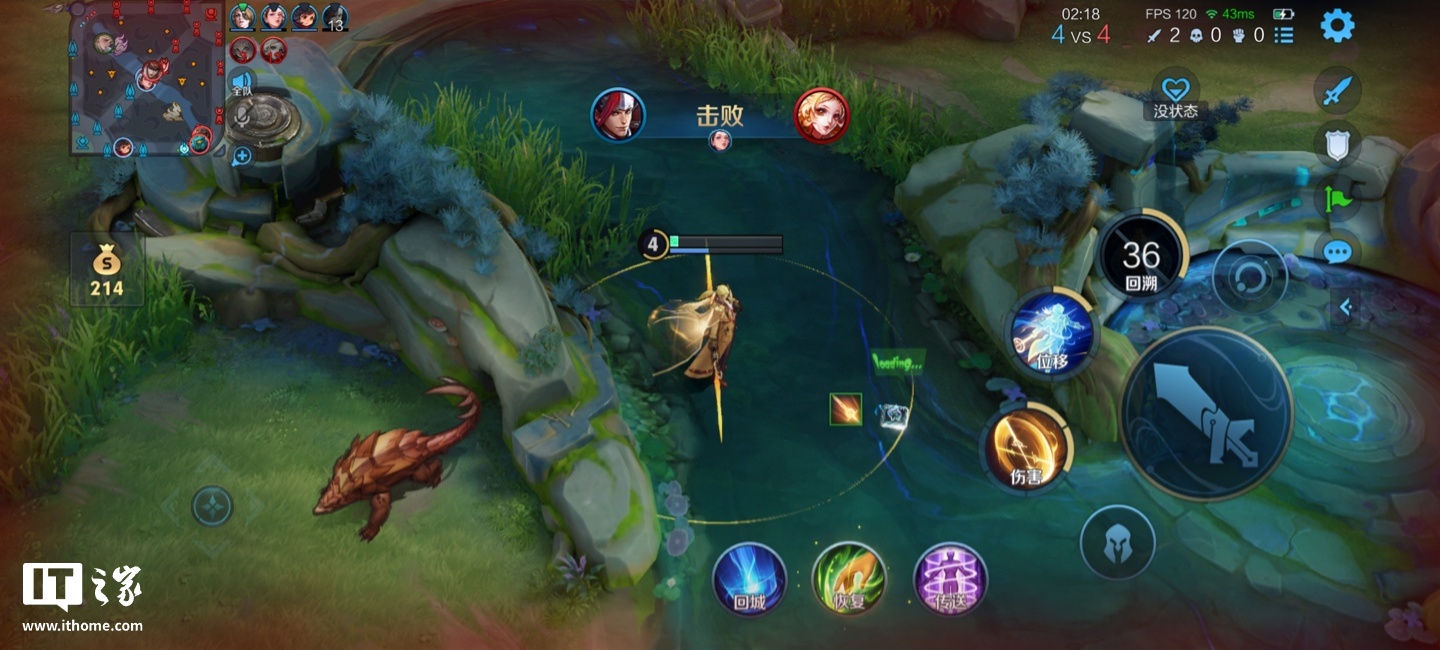Hit the large sword basic attack button
1440x650 pixels.
(x=1206, y=413)
